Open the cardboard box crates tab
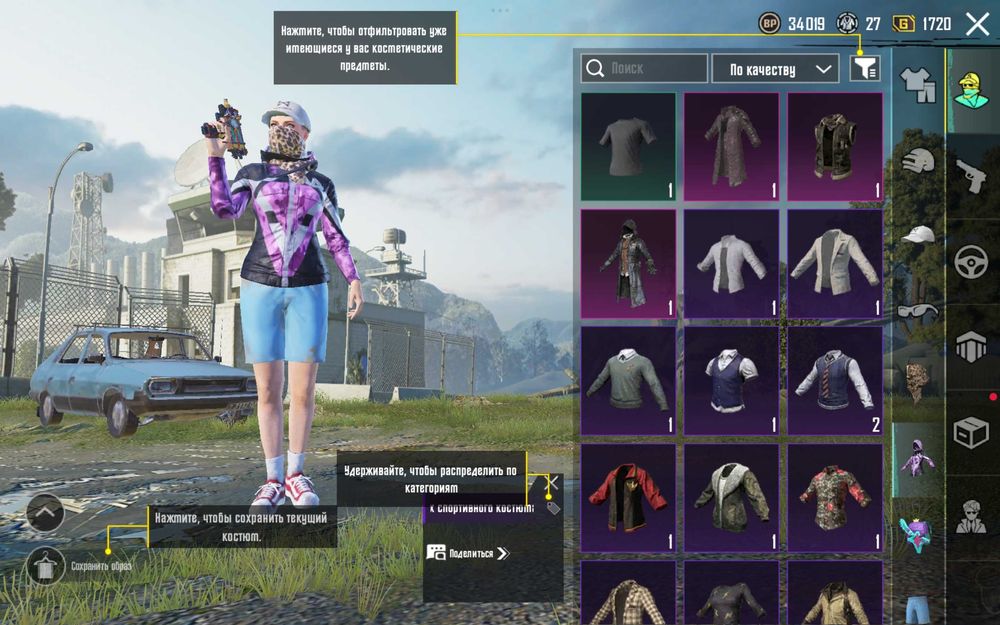Screen dimensions: 1000x625 971,432
